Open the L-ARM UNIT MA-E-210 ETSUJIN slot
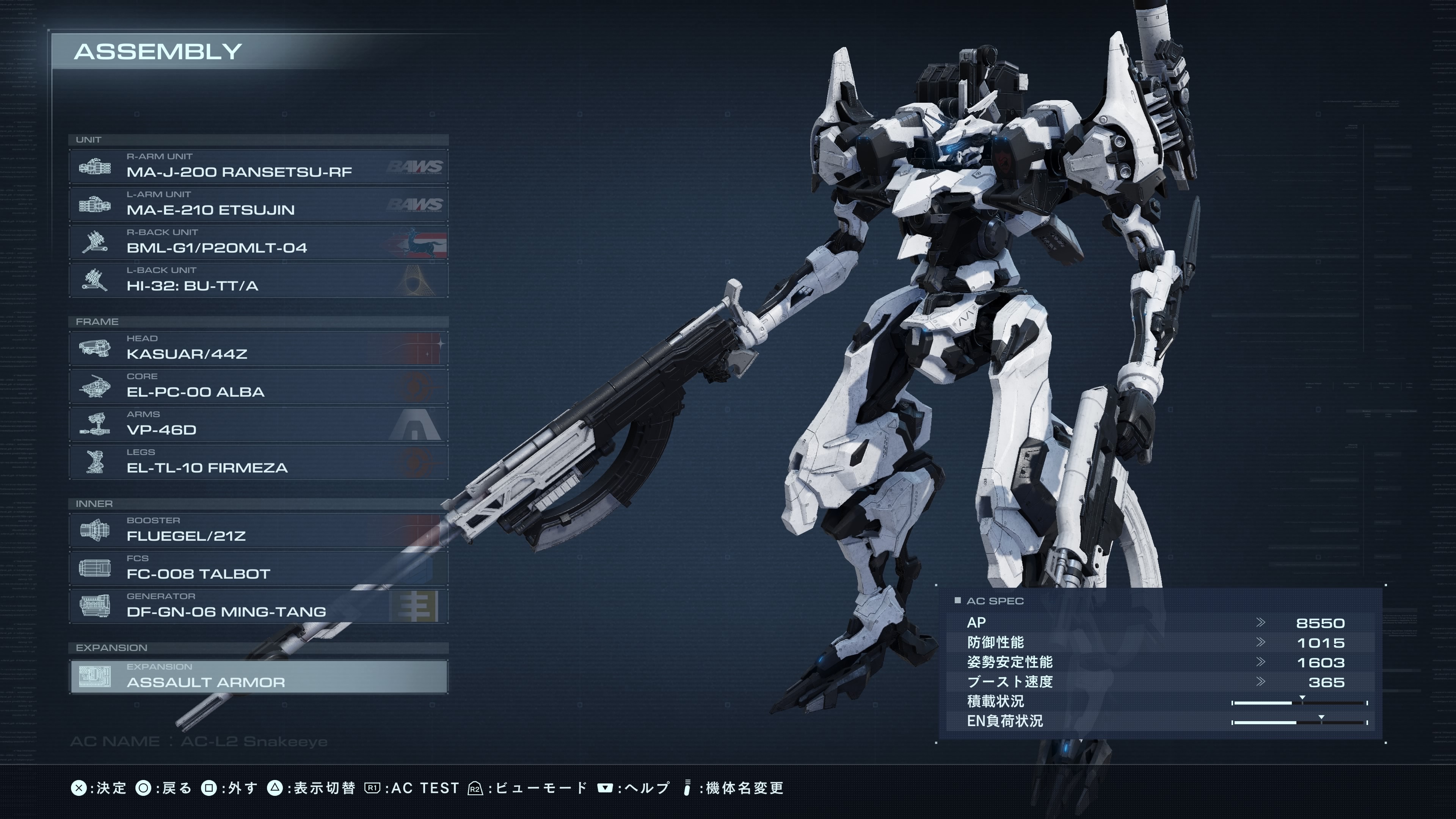 [x=258, y=204]
